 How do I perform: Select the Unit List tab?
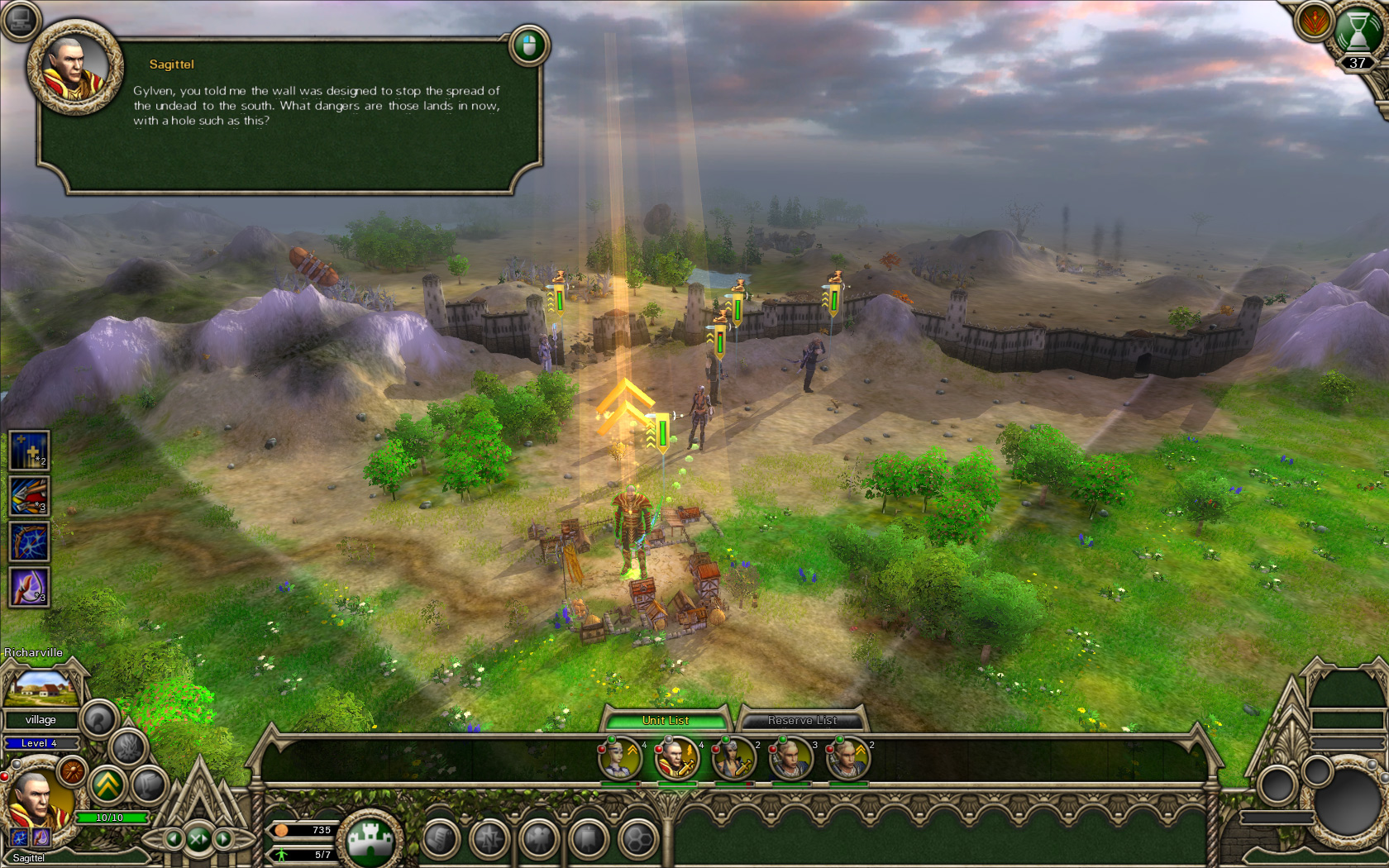pos(666,720)
